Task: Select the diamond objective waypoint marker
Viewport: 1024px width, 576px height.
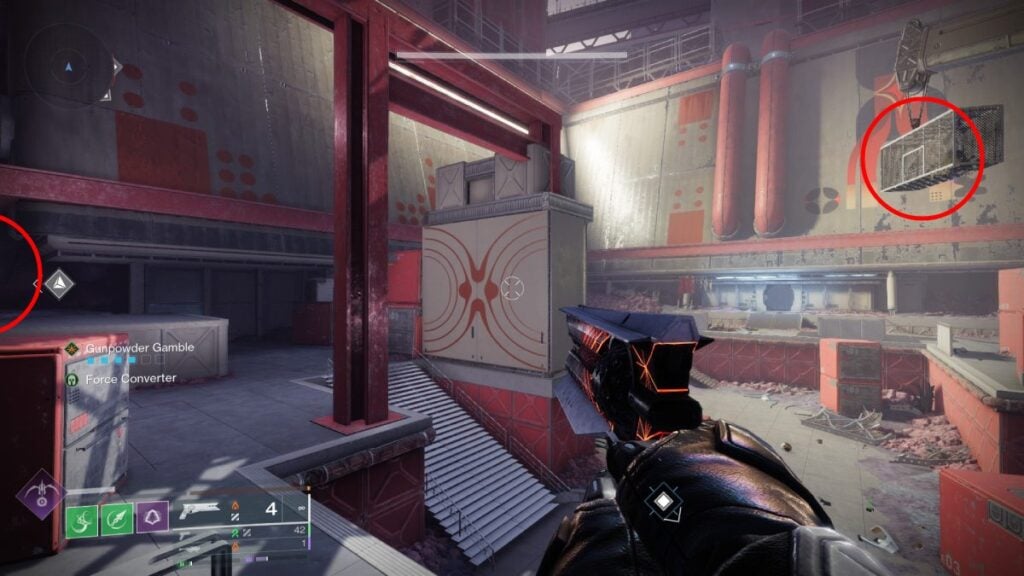Action: 60,284
